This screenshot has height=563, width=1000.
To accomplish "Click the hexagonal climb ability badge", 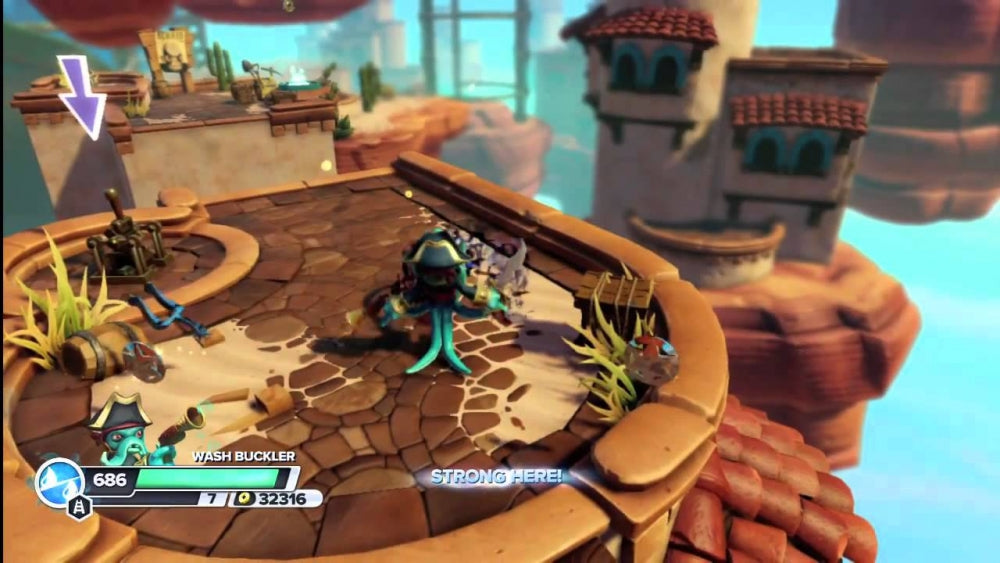I will [x=79, y=507].
